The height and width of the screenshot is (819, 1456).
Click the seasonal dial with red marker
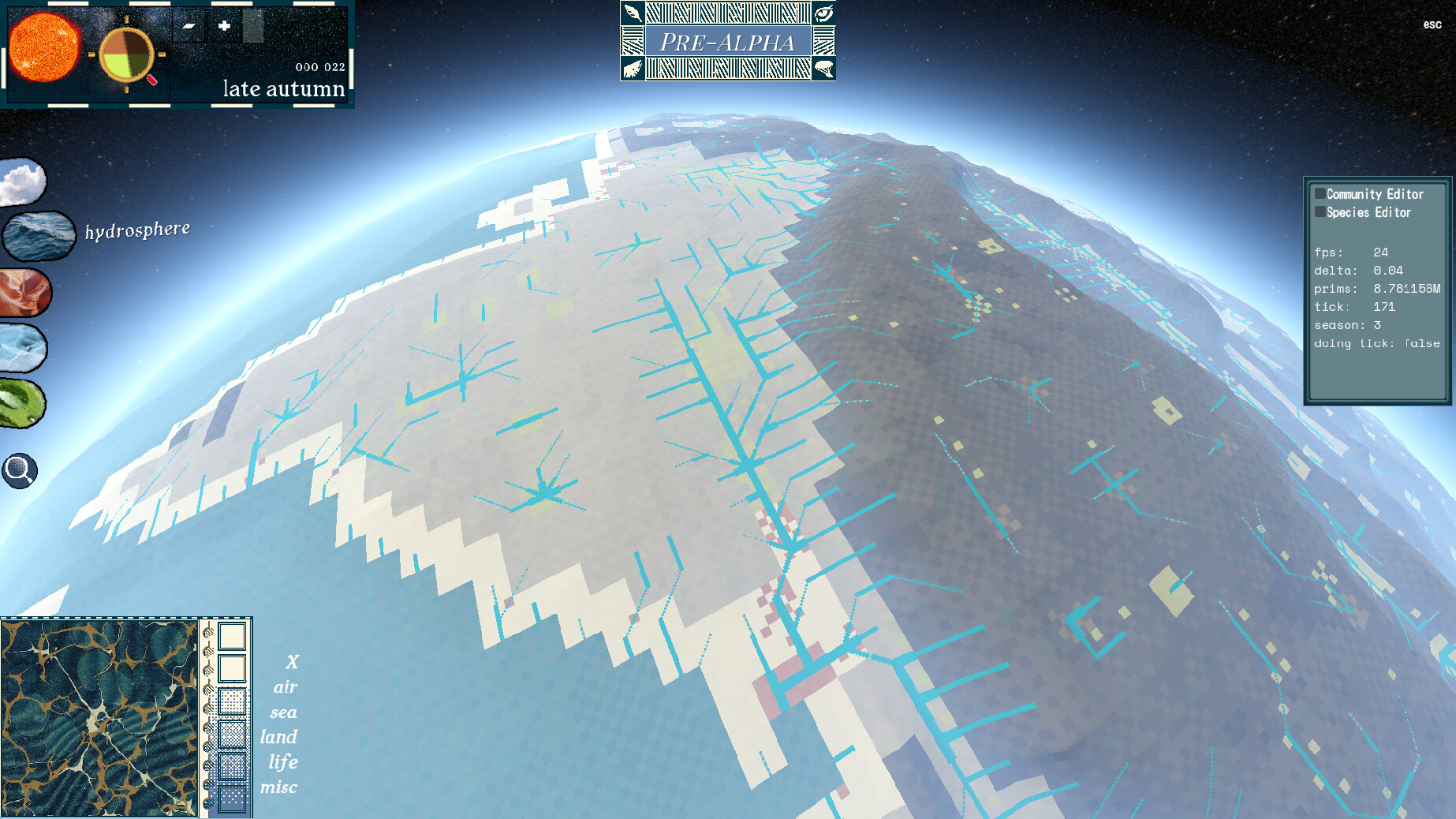[x=128, y=56]
